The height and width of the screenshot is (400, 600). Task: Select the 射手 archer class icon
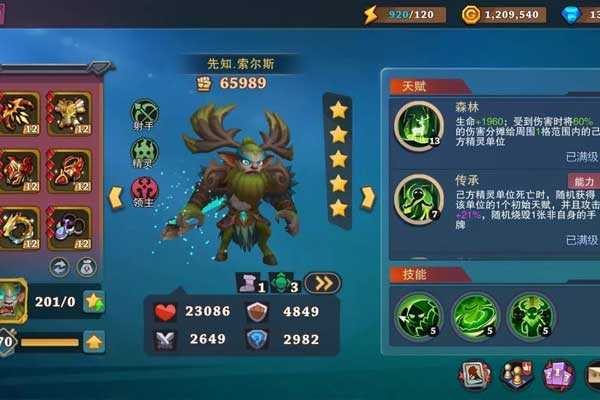click(x=146, y=115)
